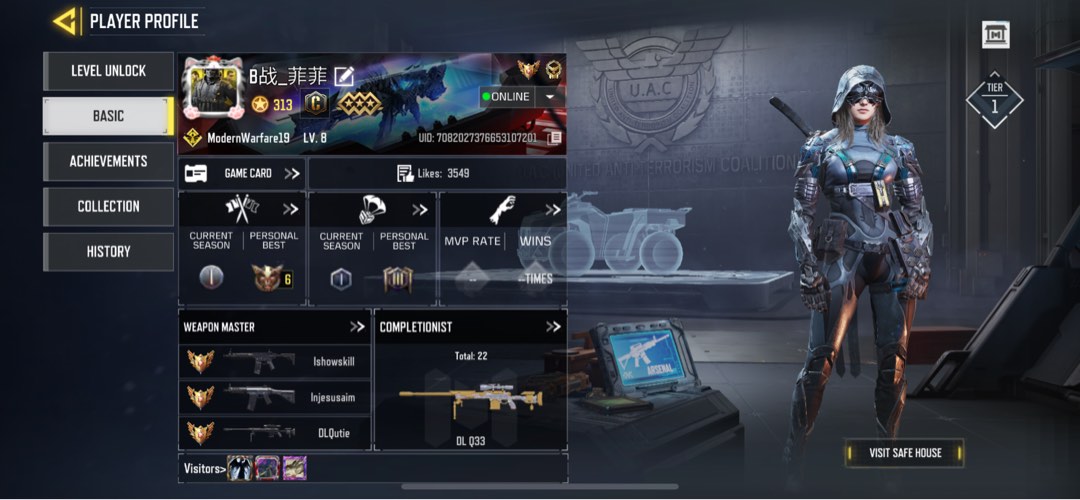The height and width of the screenshot is (500, 1080).
Task: Copy the UID with the copy icon
Action: tap(554, 137)
